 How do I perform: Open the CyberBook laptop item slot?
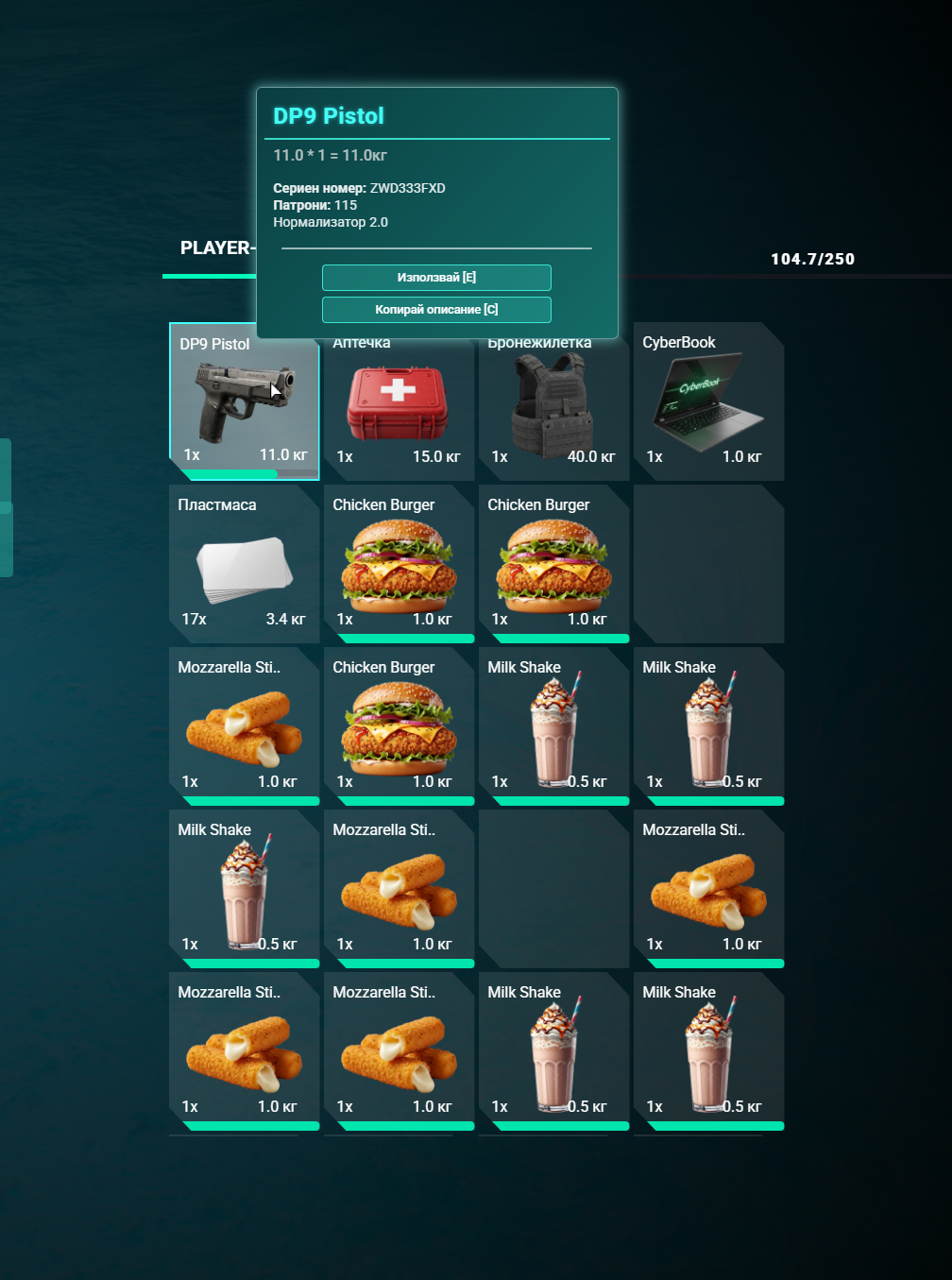click(708, 403)
